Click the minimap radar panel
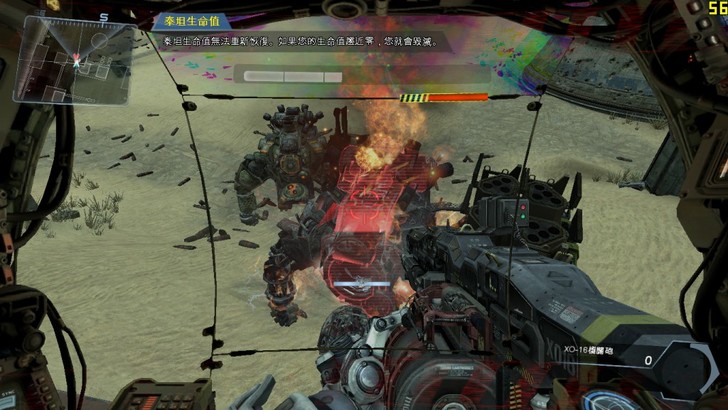The image size is (728, 410). pos(72,59)
